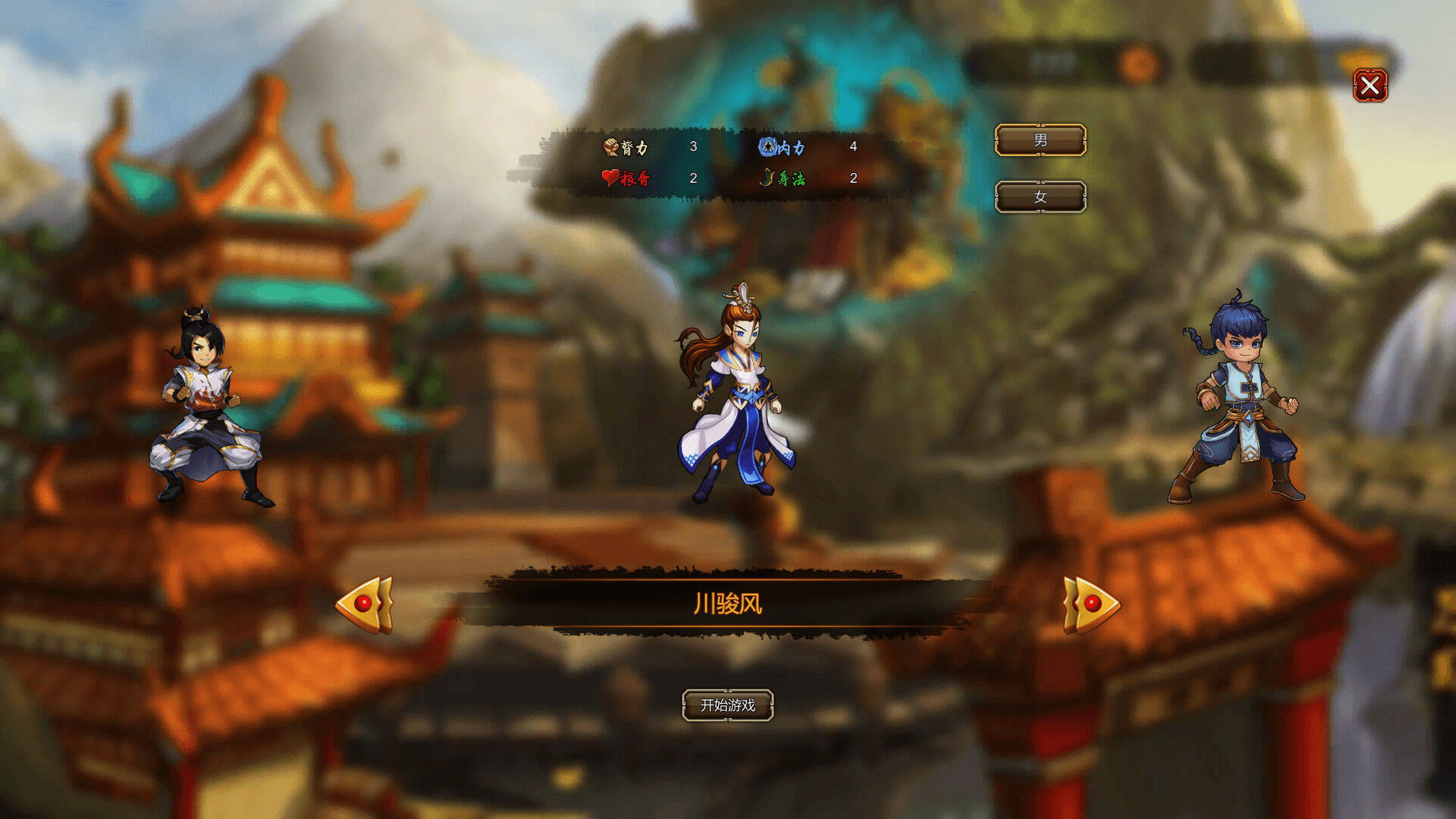Choose the center brown-haired character in blue robe

[734, 398]
